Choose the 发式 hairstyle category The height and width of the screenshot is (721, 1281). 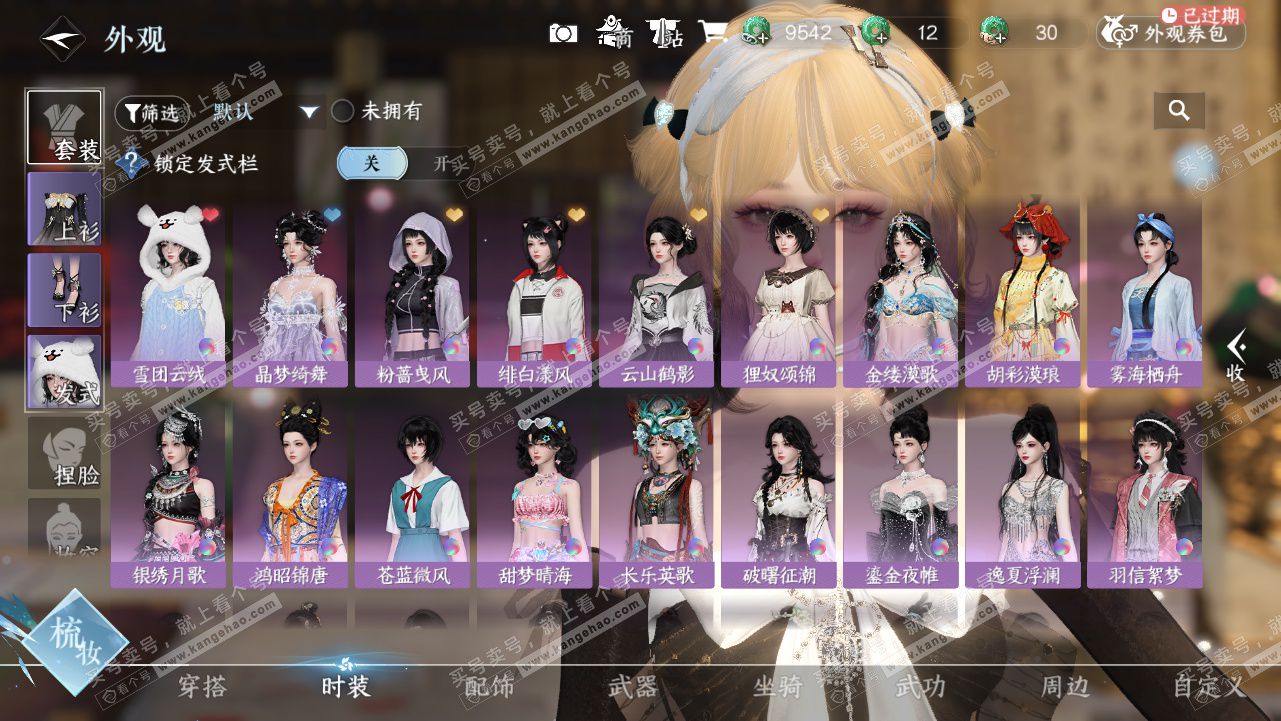point(64,371)
